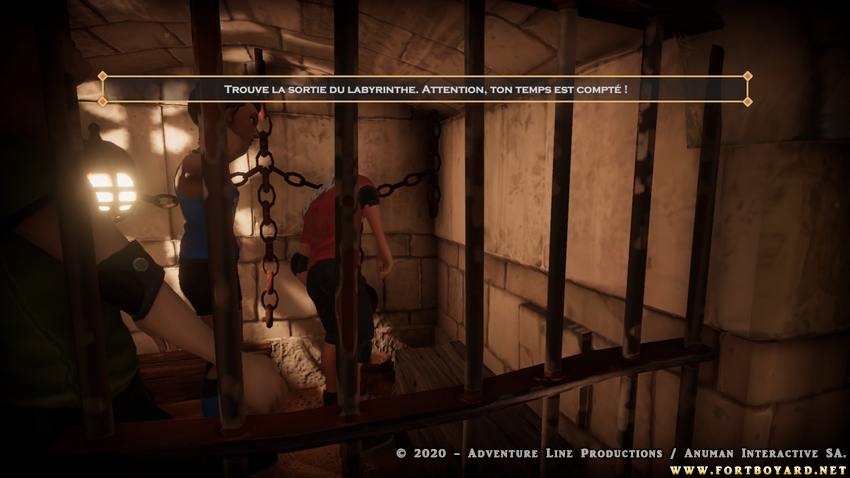Click the labyrinth exit objective banner
Screen dimensions: 850x478
pos(425,89)
